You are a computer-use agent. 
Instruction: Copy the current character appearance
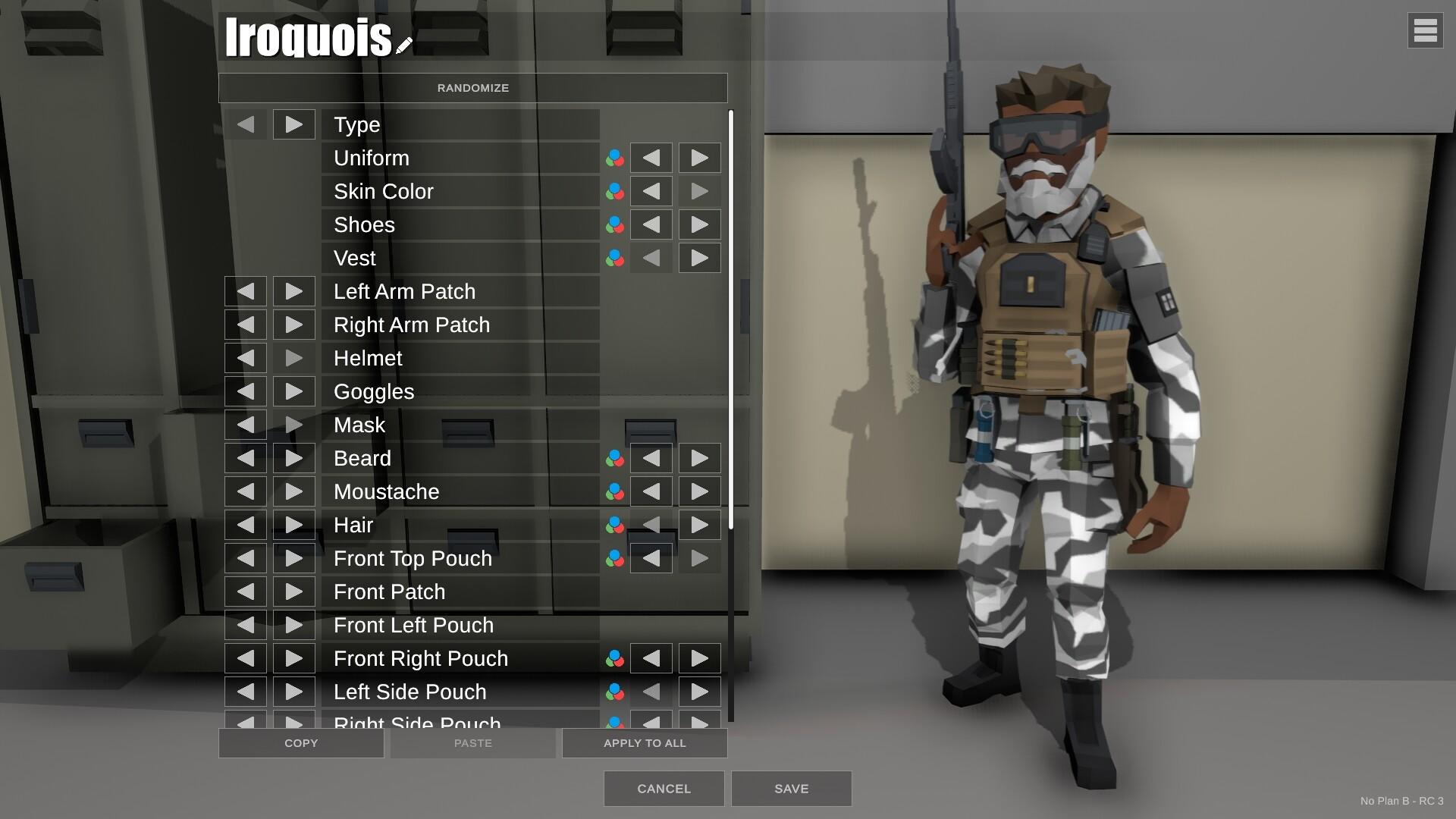pyautogui.click(x=301, y=742)
